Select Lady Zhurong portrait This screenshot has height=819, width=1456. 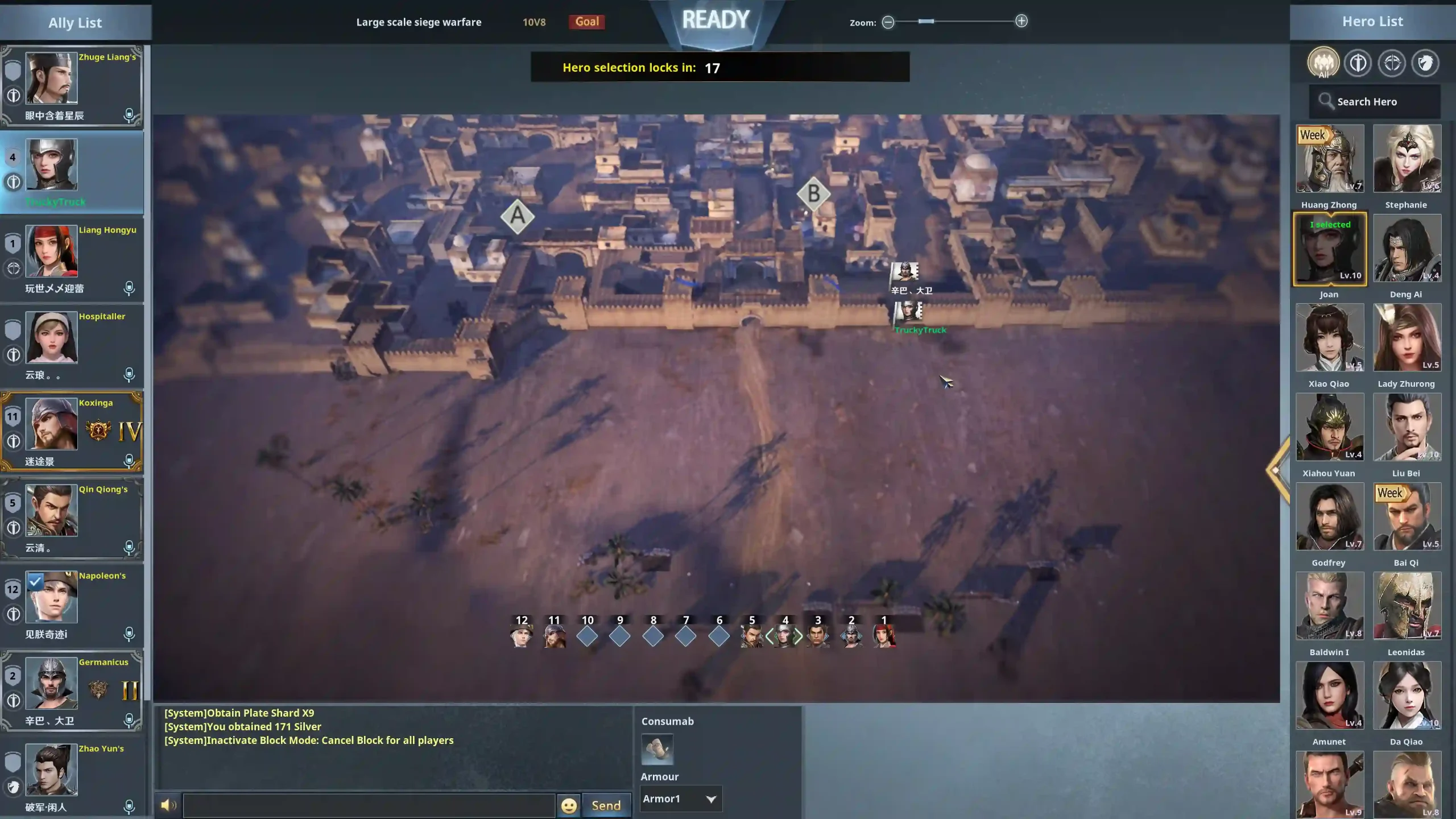[x=1407, y=338]
